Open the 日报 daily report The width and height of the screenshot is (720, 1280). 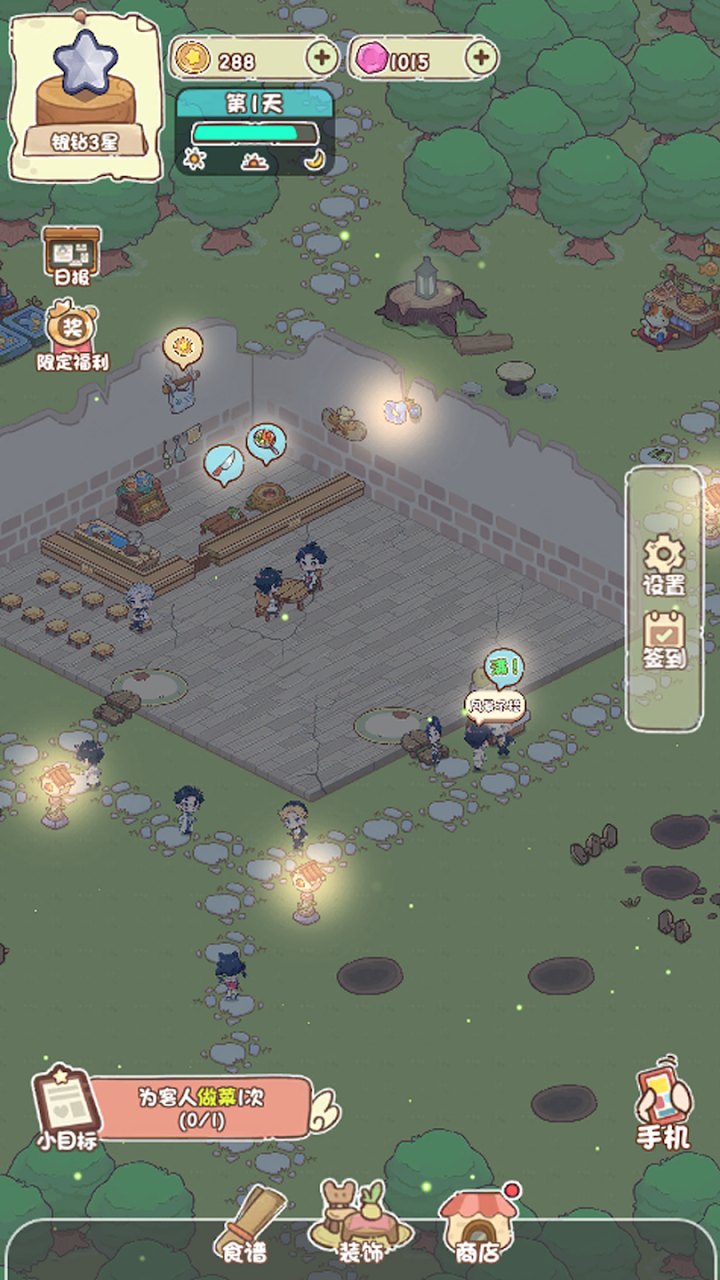point(71,257)
